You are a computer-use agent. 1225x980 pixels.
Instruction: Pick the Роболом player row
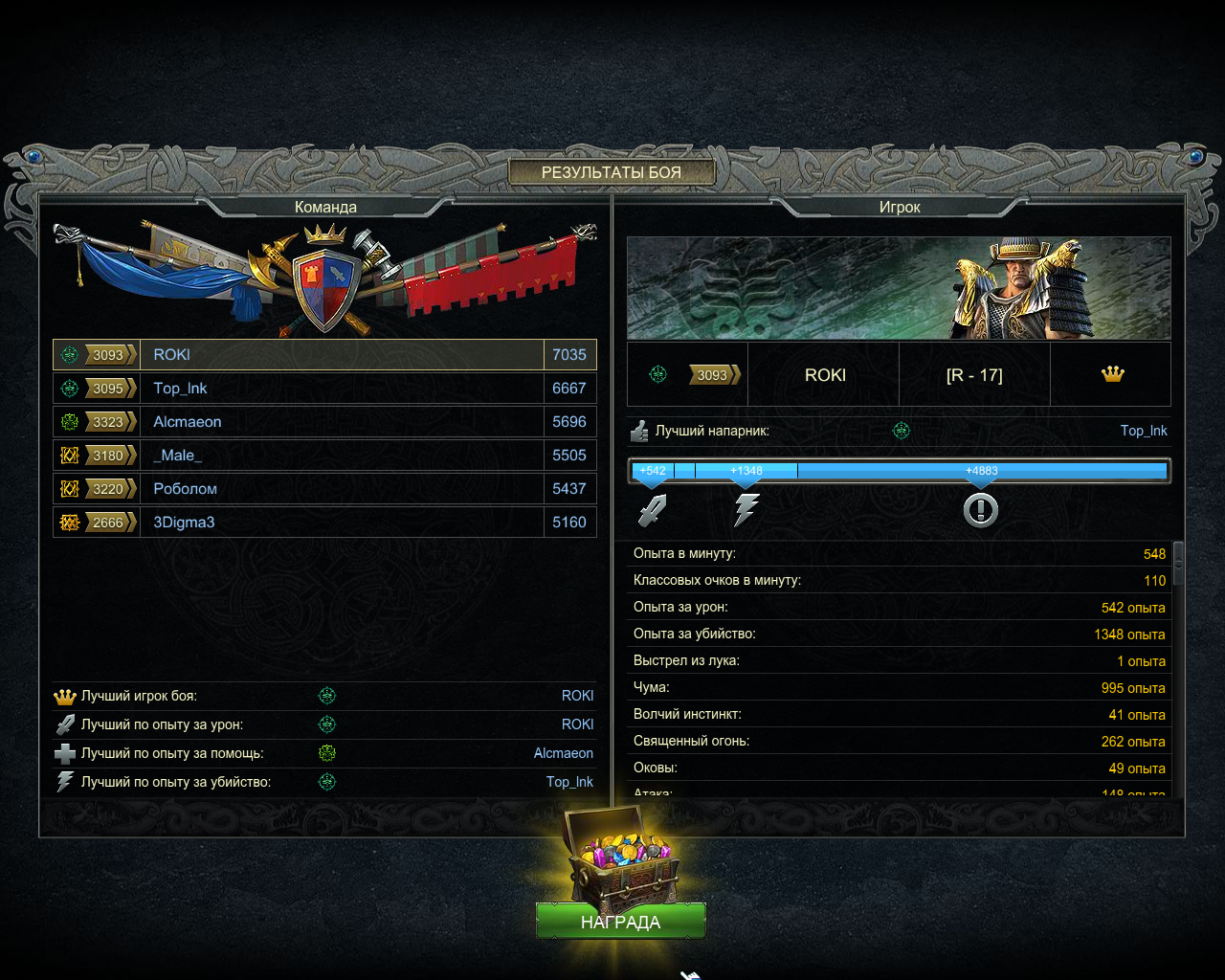(x=325, y=489)
